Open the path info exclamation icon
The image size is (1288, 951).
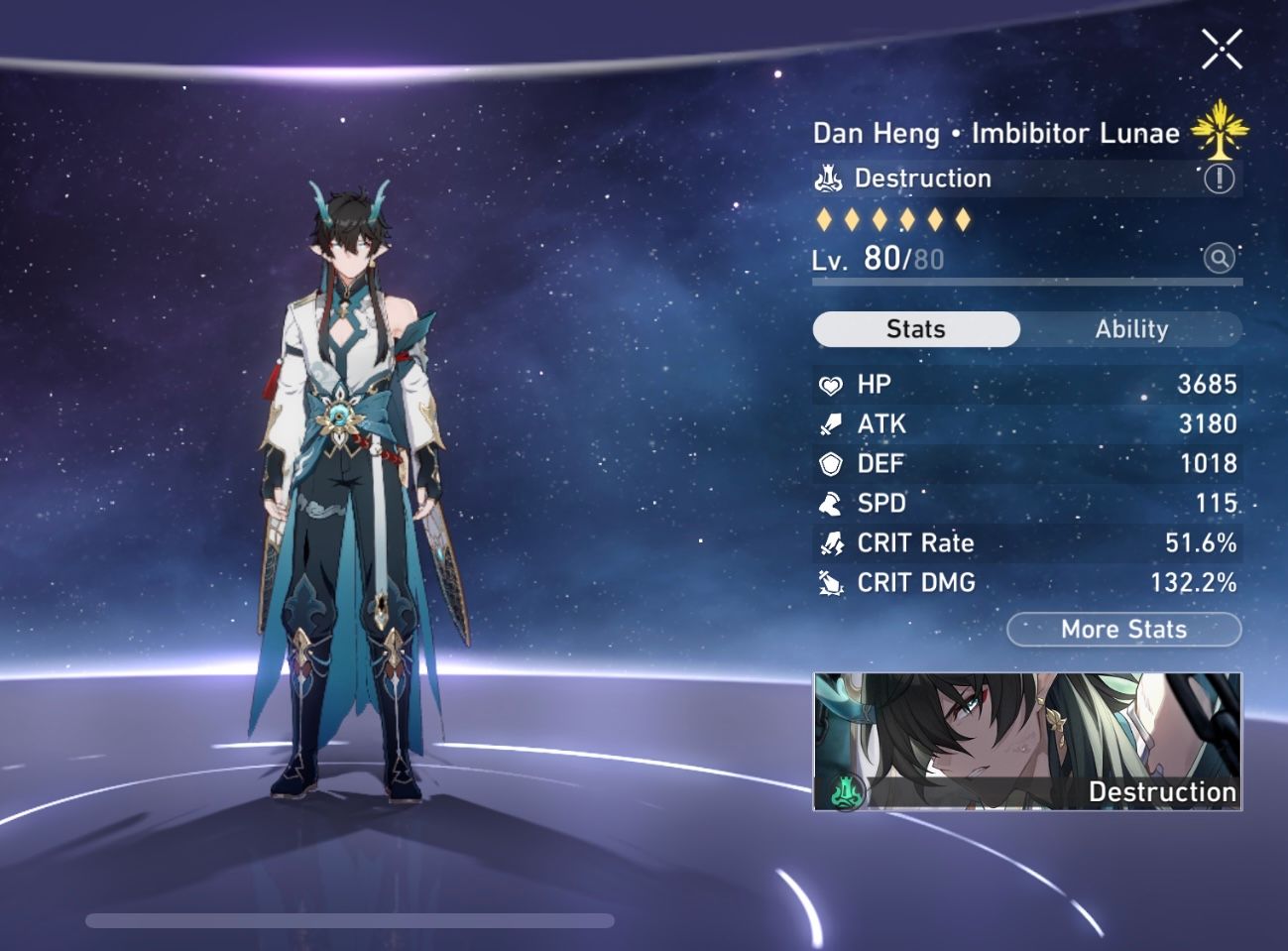click(1218, 178)
